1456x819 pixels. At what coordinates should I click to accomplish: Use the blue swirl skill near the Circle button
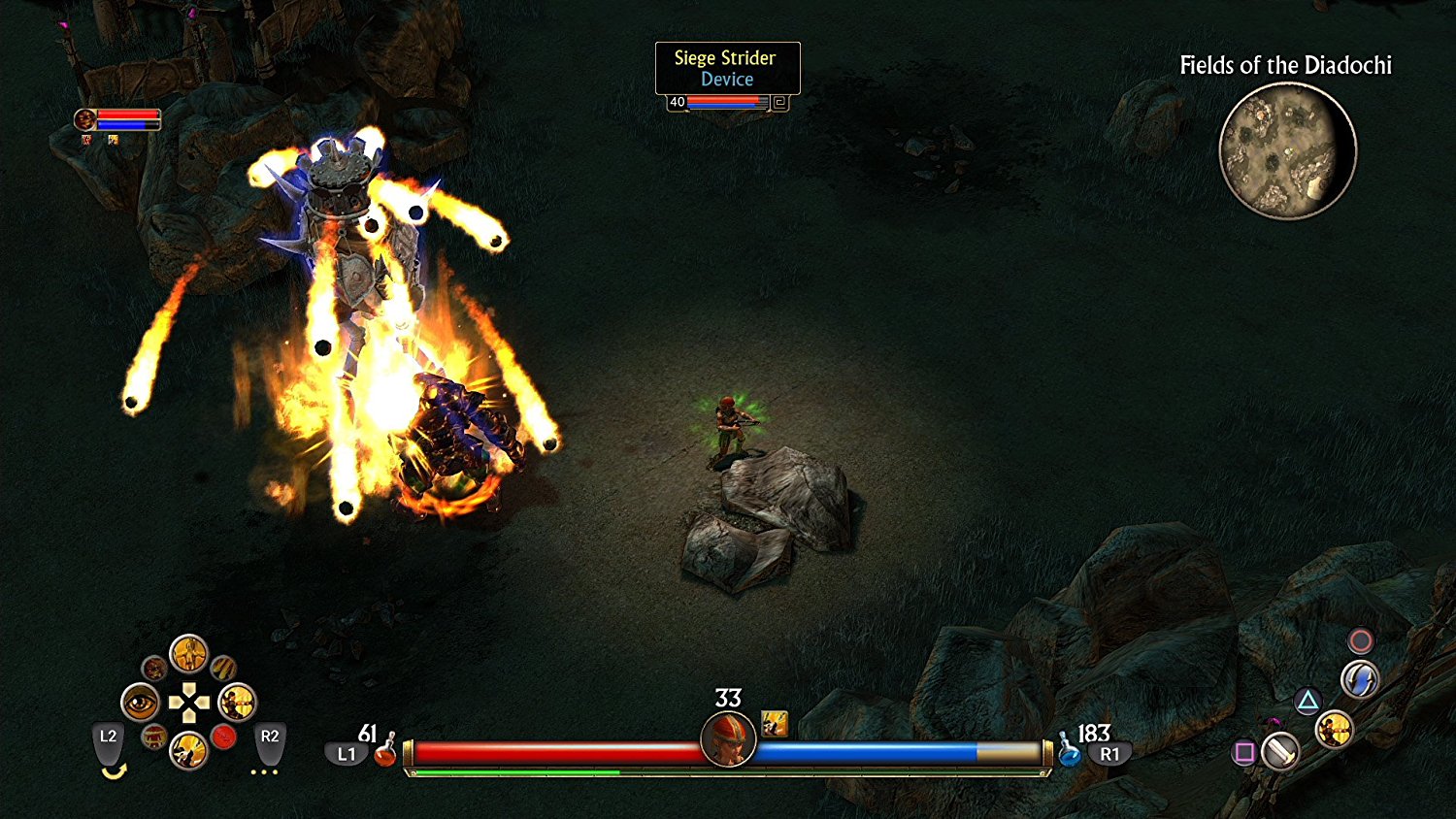[x=1360, y=677]
